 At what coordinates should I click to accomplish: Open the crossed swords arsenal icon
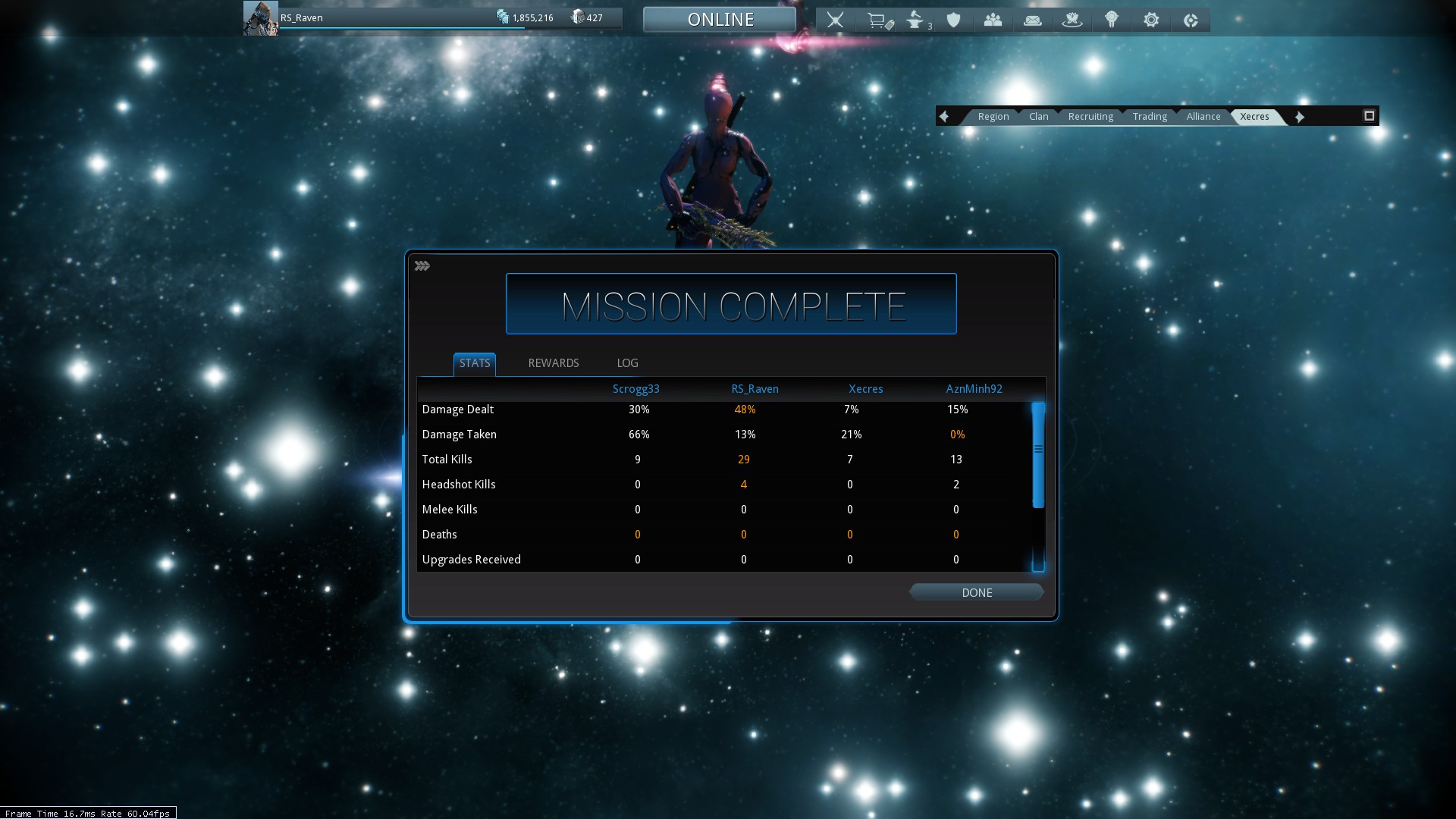[x=835, y=20]
